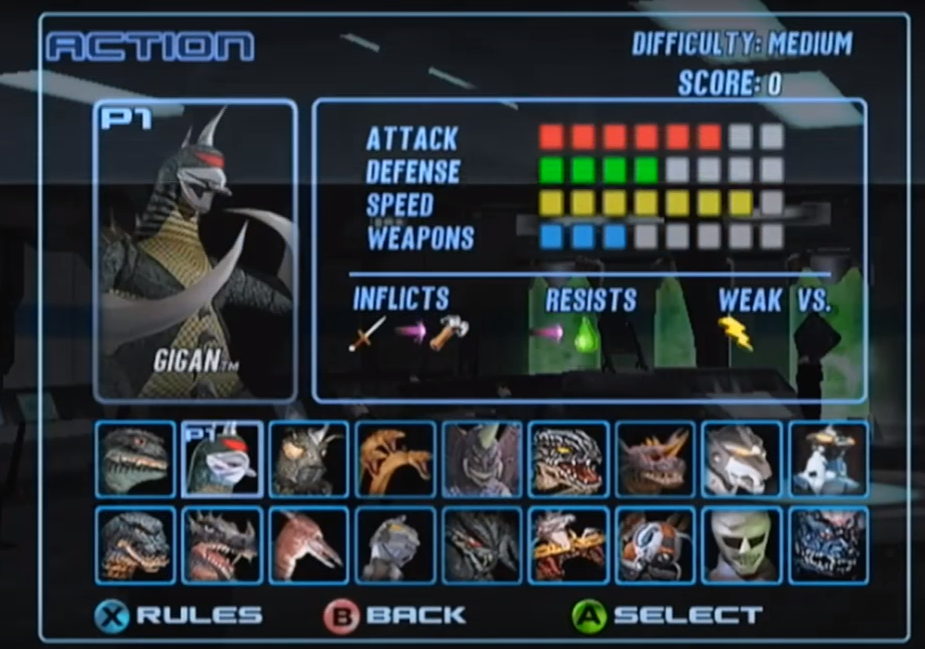Select the golden King Ghidorah portrait
The image size is (925, 649).
pos(394,459)
